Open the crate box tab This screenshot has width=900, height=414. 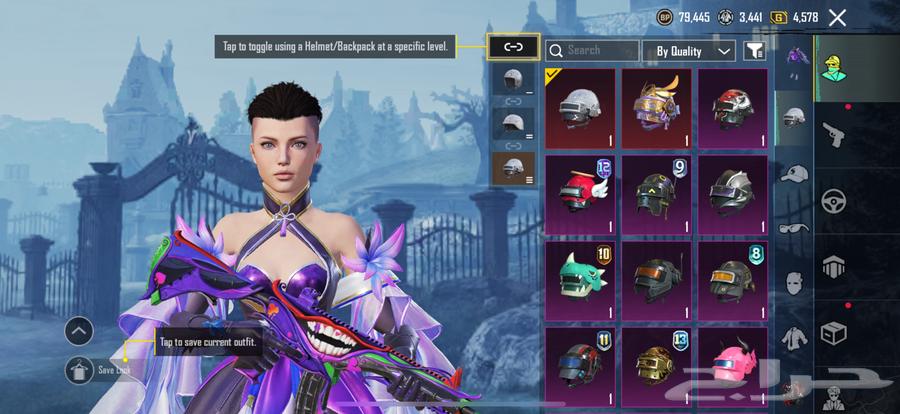pyautogui.click(x=831, y=331)
